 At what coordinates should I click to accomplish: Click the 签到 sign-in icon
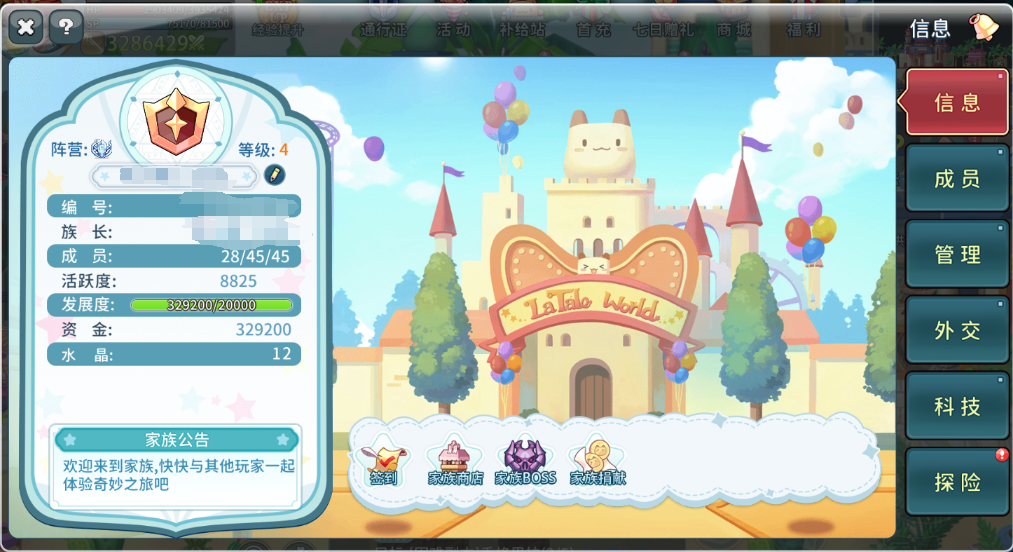383,462
